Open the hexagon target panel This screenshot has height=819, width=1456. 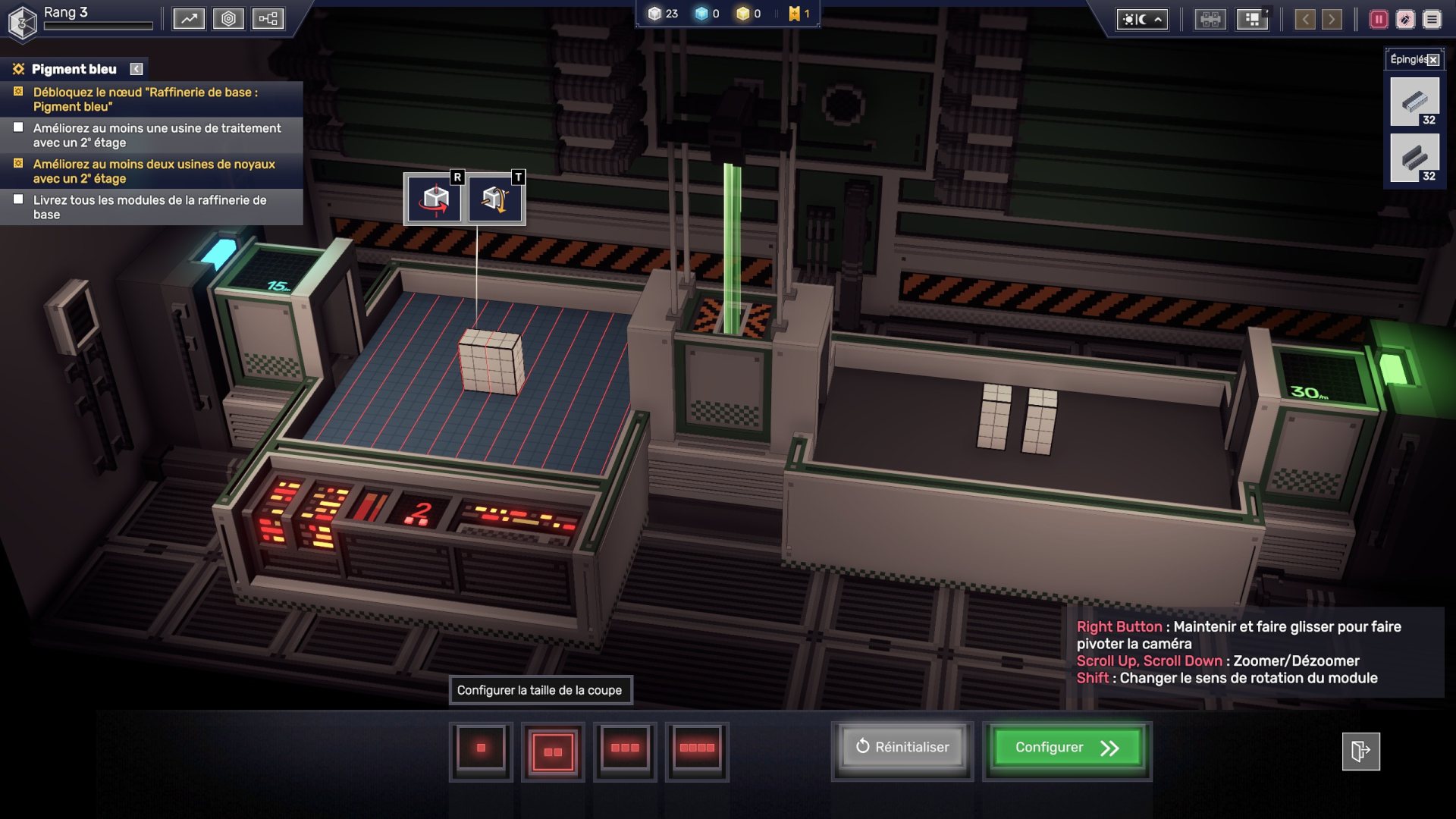228,19
